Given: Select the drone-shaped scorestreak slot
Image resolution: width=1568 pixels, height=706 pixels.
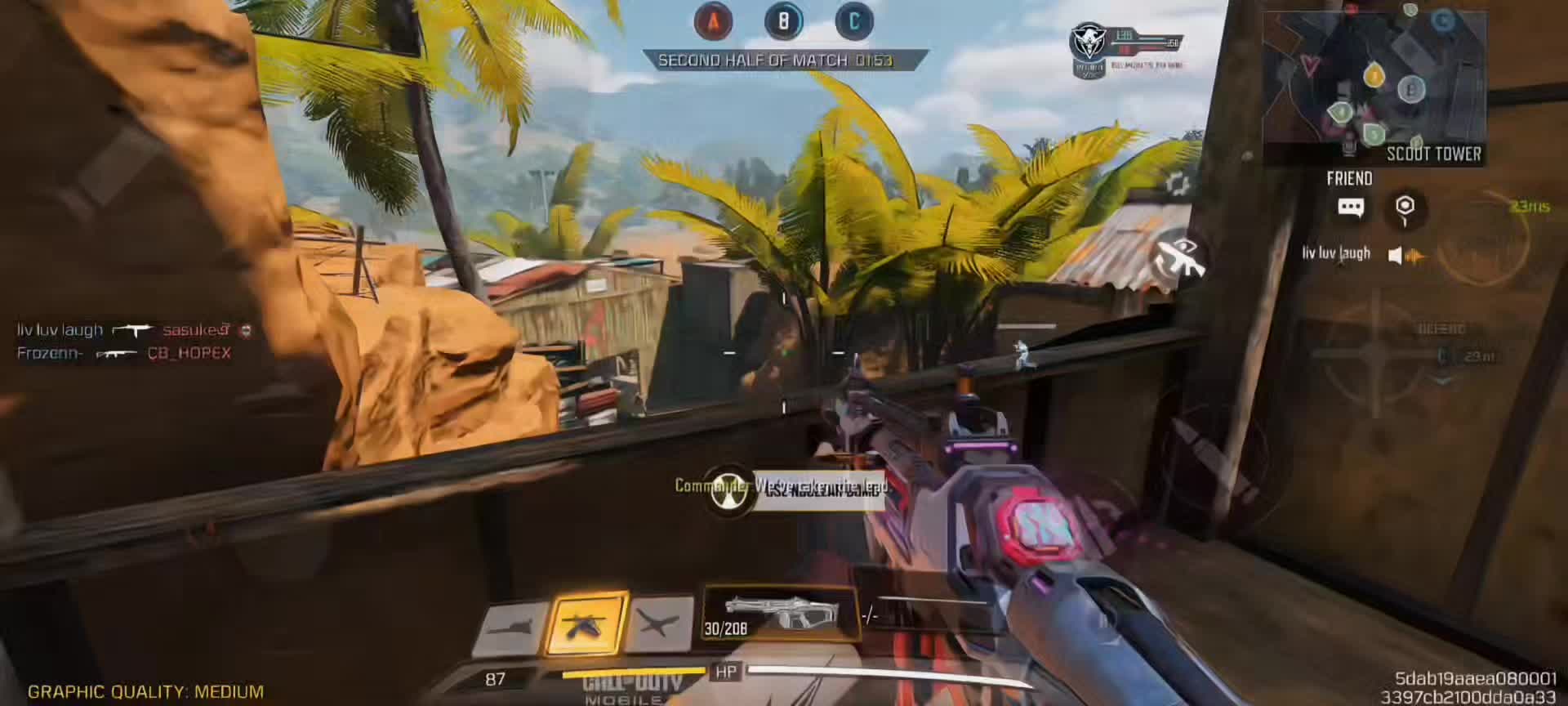Looking at the screenshot, I should (x=660, y=624).
